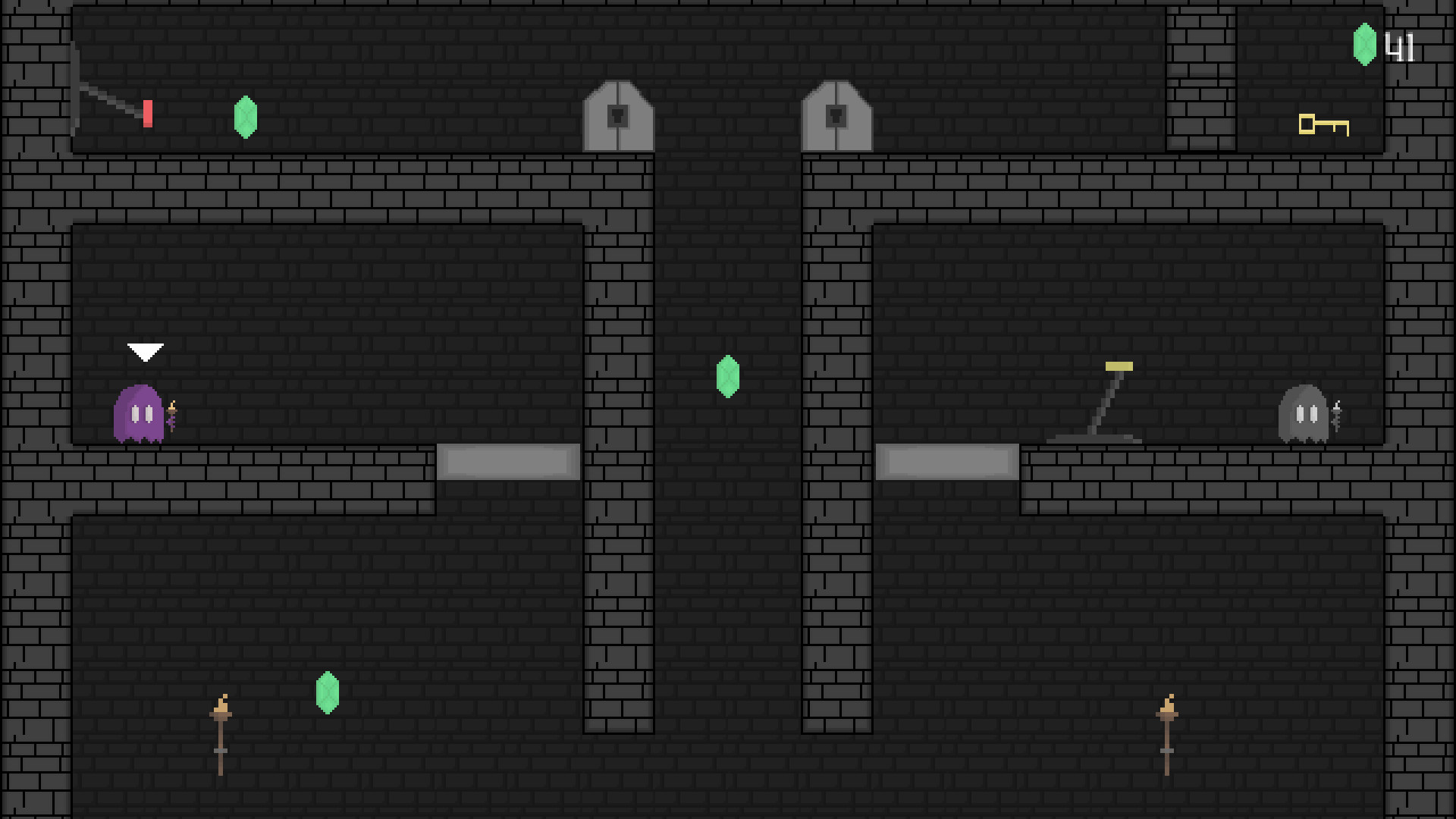The height and width of the screenshot is (819, 1456).
Task: Pull the yellow-handled lever on the right
Action: [x=1118, y=366]
